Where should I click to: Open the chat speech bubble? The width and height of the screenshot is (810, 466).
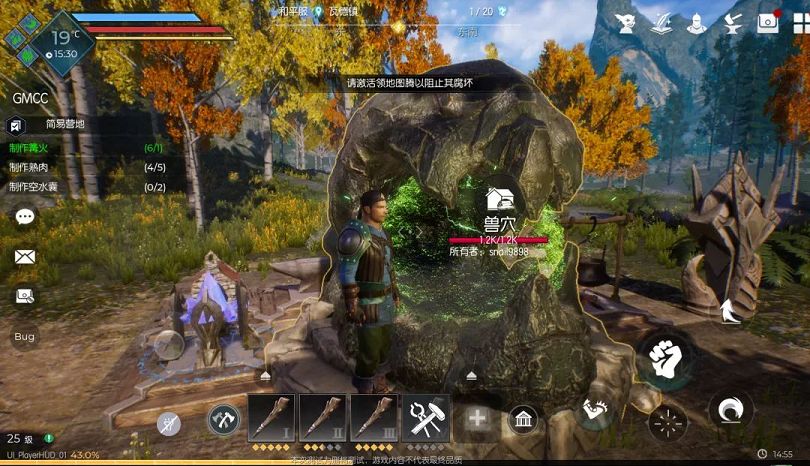pyautogui.click(x=25, y=216)
